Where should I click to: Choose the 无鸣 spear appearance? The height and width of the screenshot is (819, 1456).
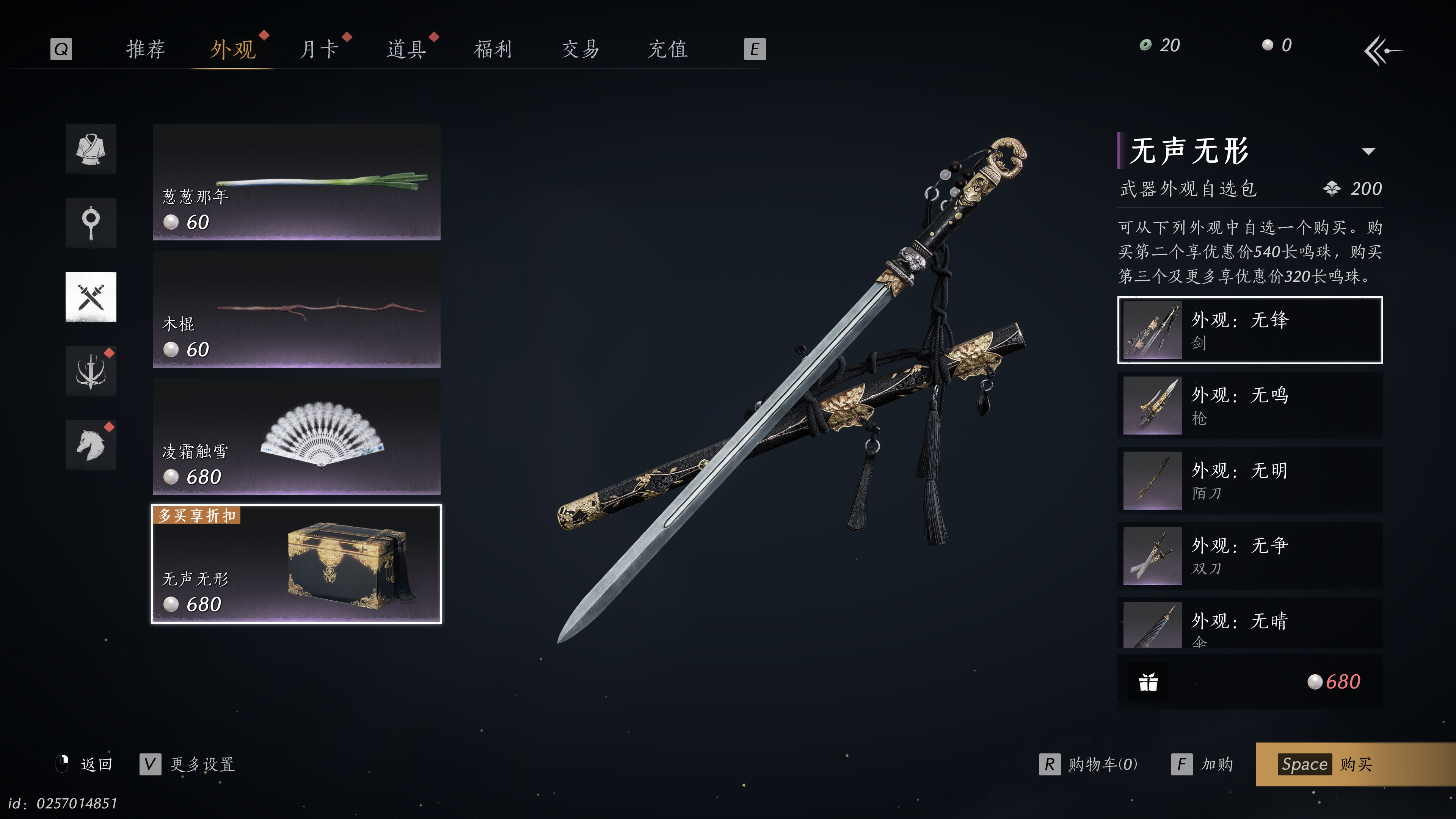pos(1250,405)
